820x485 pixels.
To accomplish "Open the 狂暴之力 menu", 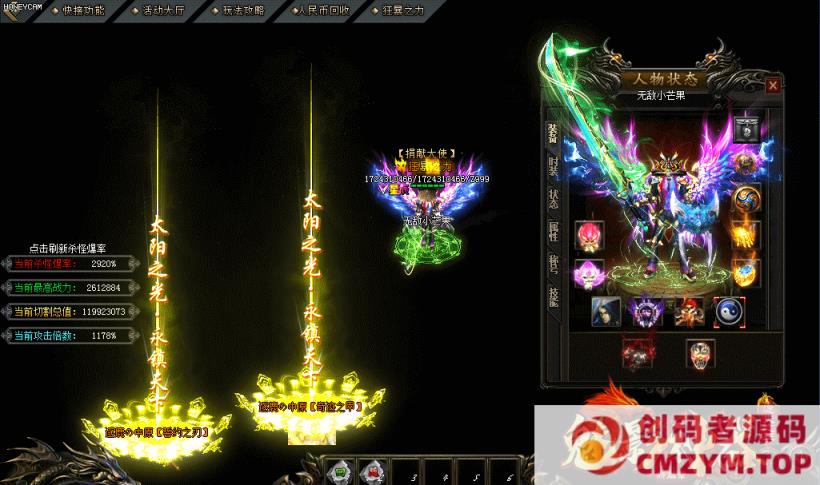I will 403,10.
